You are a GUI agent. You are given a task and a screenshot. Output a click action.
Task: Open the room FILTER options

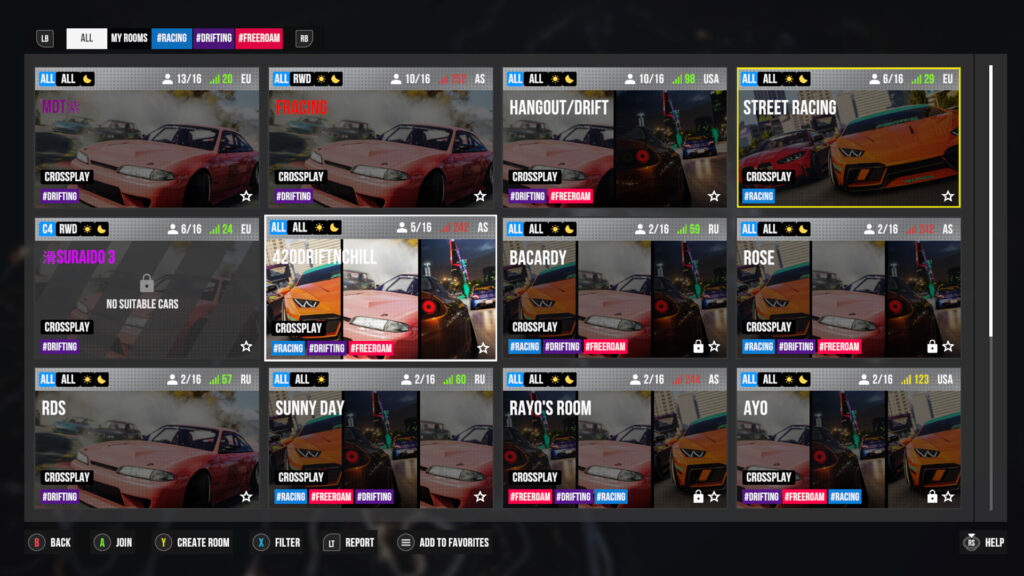pyautogui.click(x=277, y=543)
